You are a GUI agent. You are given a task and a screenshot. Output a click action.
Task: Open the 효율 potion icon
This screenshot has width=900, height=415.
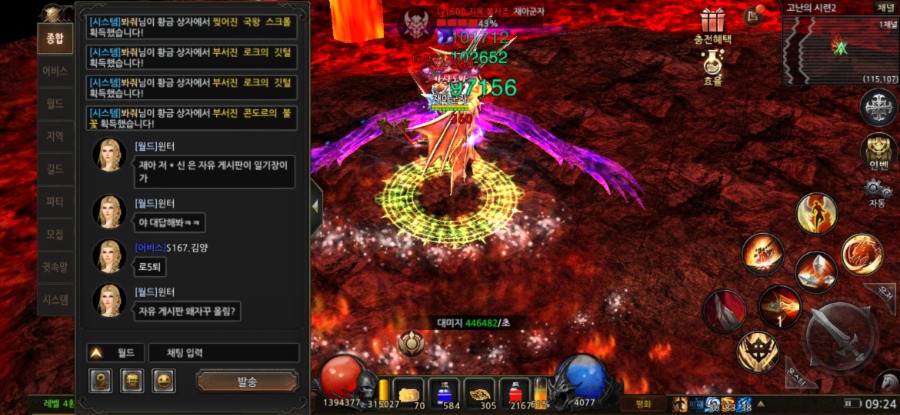tap(712, 65)
